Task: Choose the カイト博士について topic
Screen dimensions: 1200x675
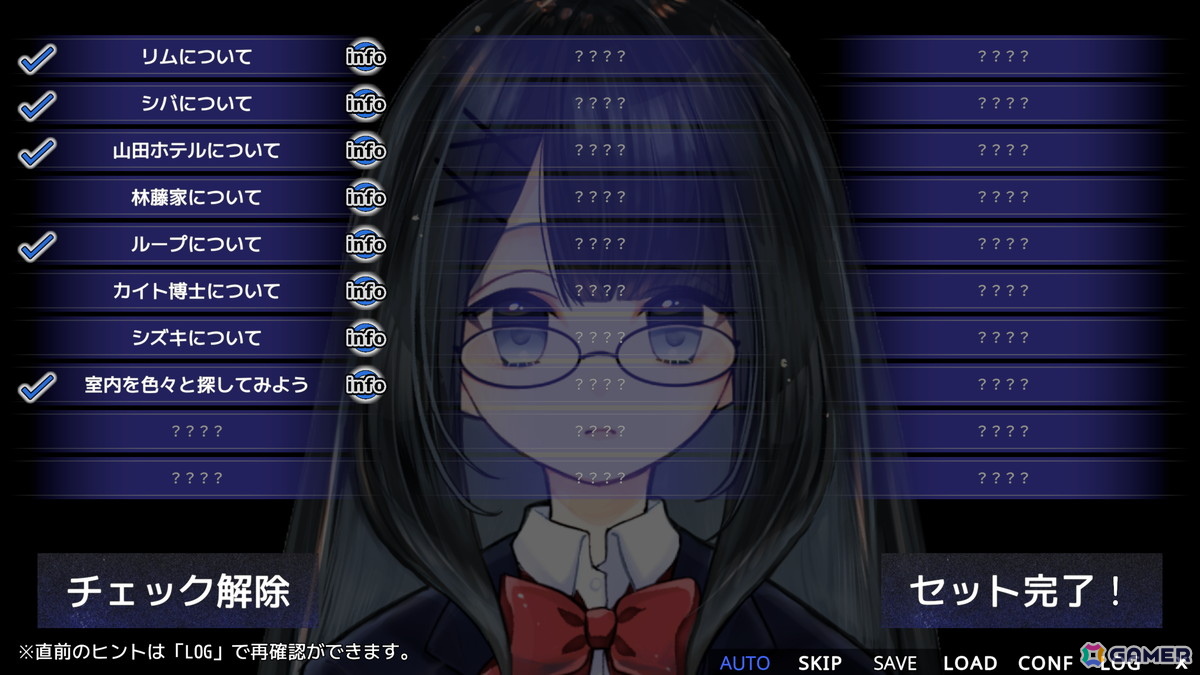Action: click(196, 292)
